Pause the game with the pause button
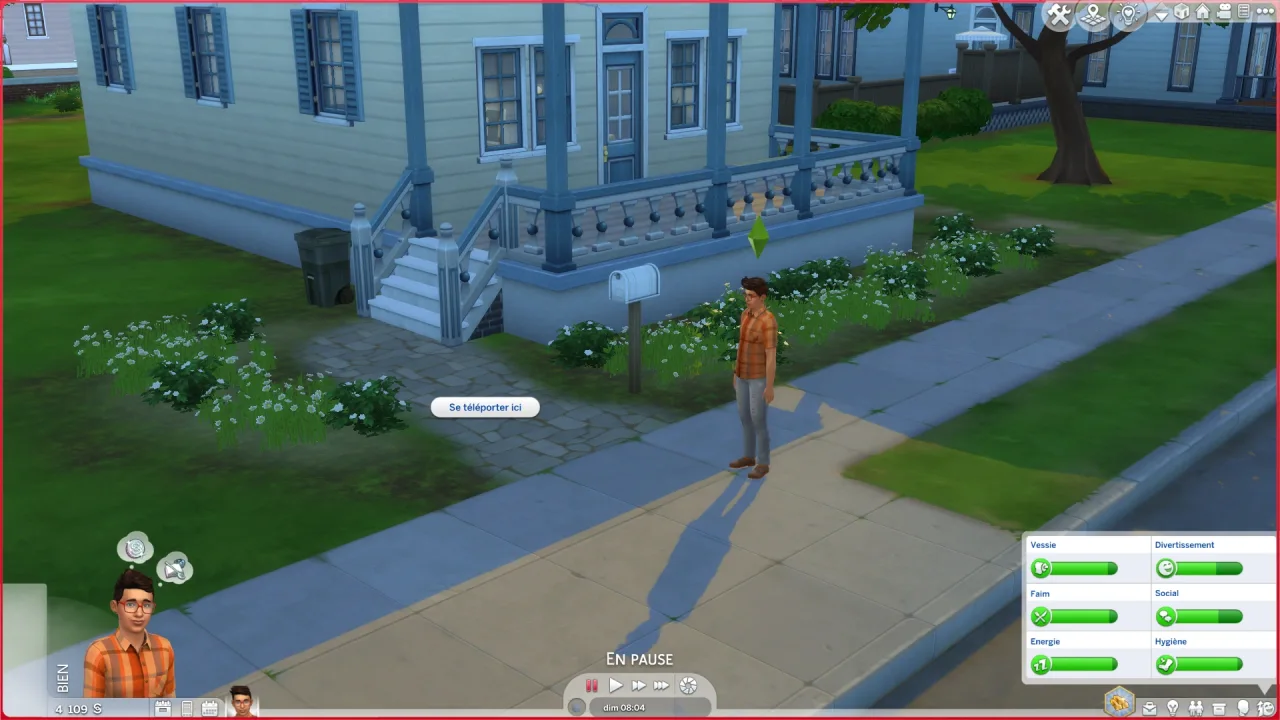 coord(591,685)
